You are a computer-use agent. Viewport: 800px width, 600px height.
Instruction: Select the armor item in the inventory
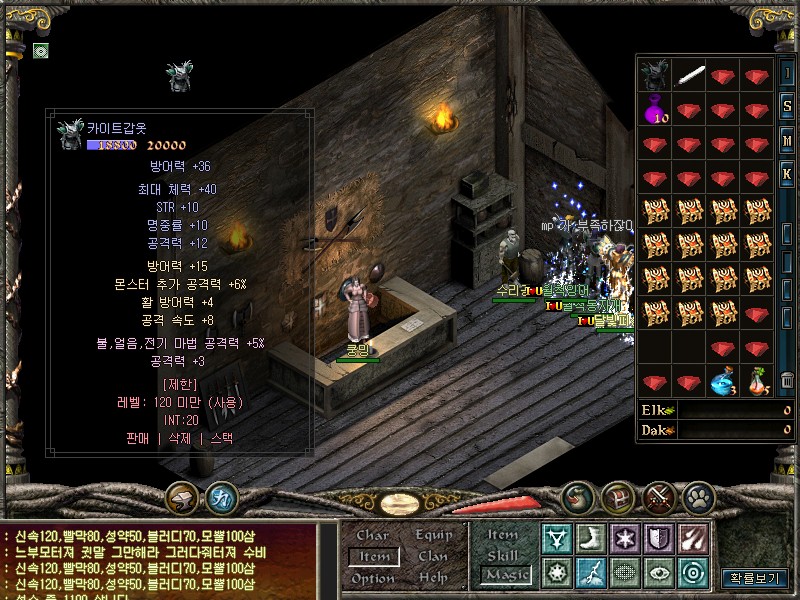pos(655,75)
